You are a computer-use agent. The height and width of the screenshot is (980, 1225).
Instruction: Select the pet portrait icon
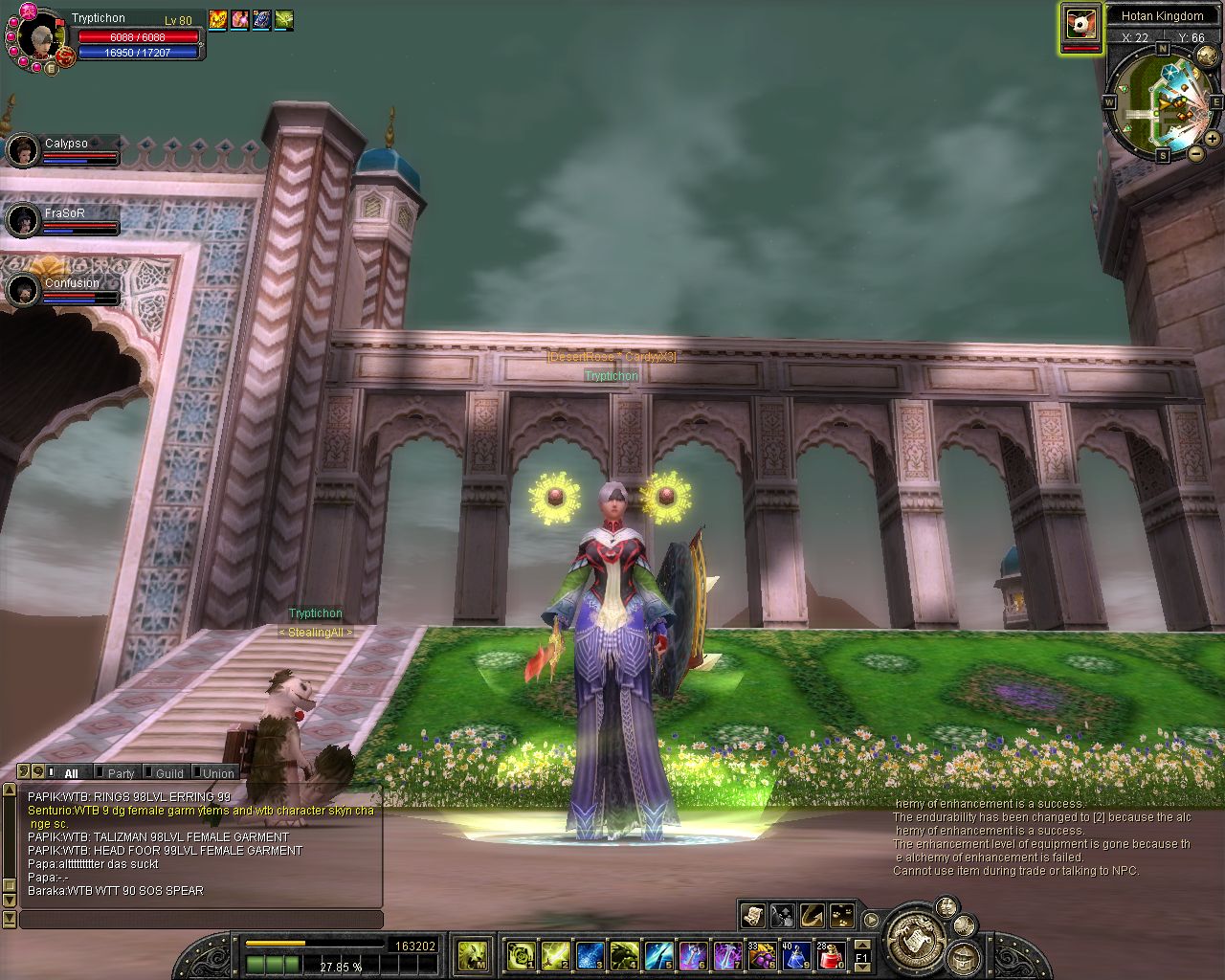click(1080, 24)
